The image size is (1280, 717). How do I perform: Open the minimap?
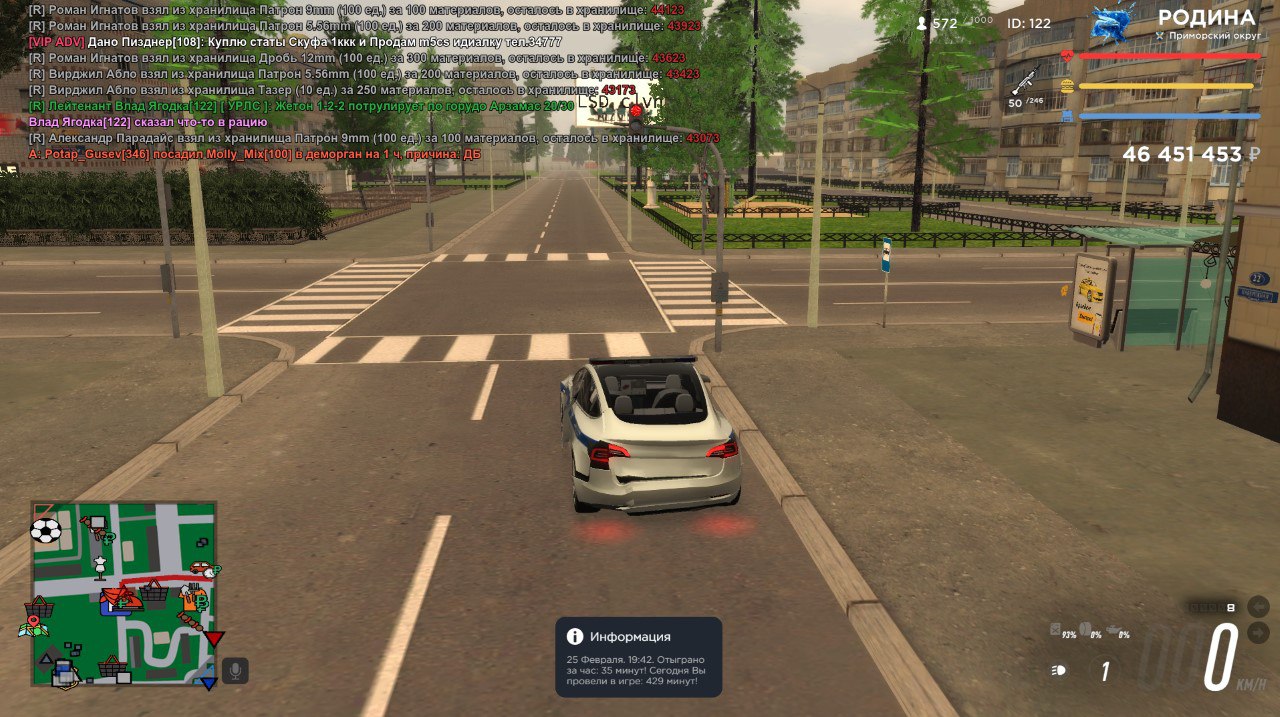(124, 593)
